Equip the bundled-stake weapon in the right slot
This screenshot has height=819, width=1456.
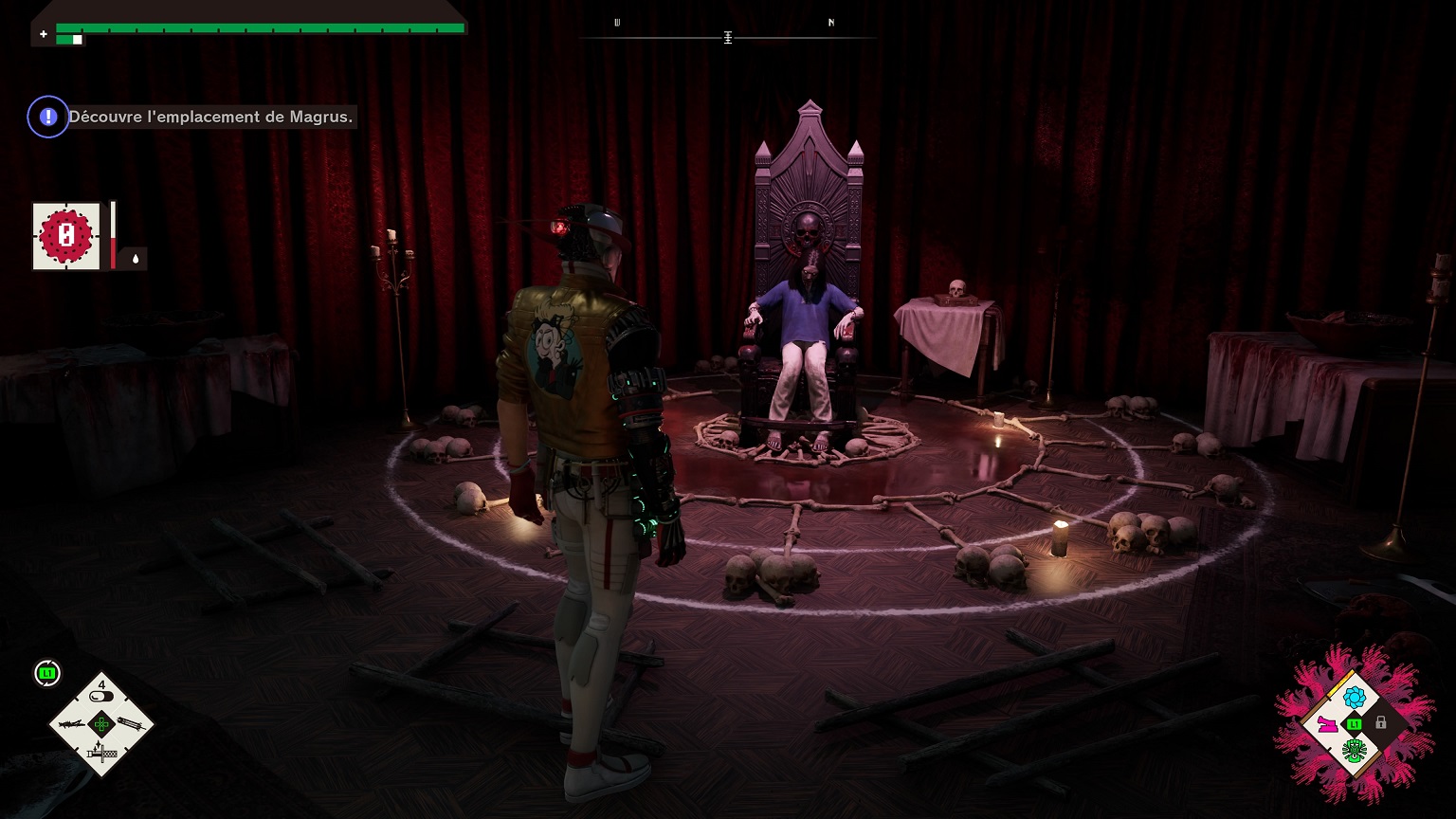pos(131,724)
